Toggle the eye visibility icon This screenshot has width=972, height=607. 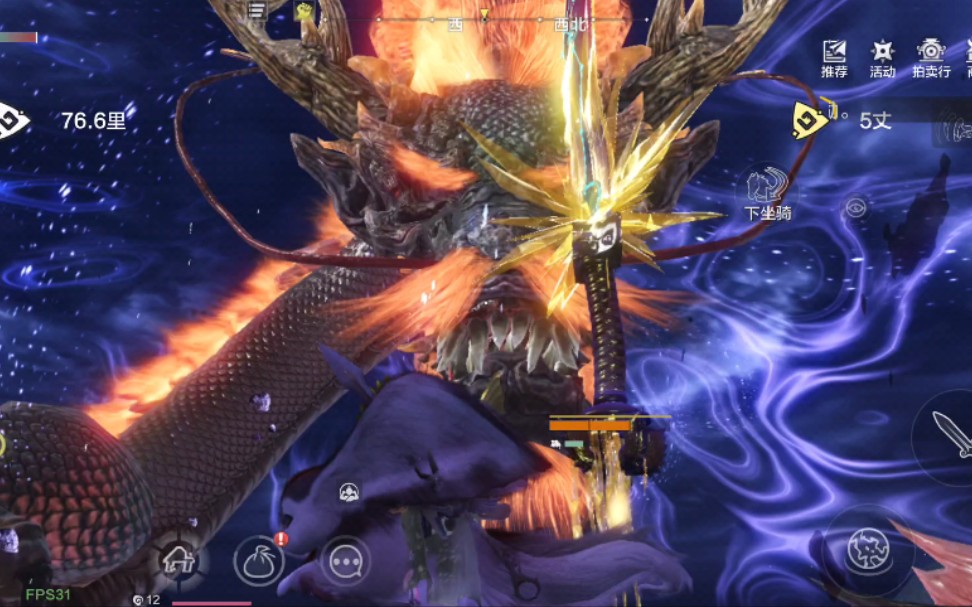[x=855, y=207]
